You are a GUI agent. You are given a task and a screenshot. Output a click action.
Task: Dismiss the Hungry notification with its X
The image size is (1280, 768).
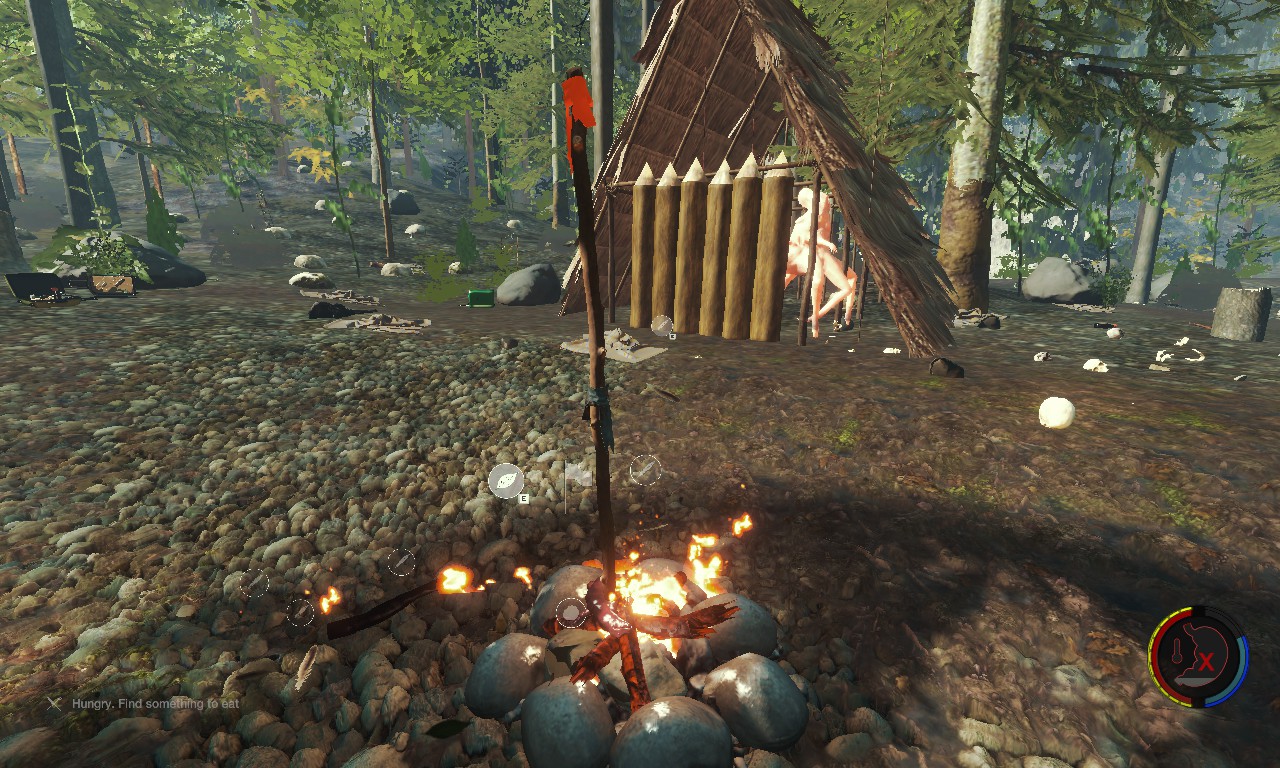pos(54,703)
